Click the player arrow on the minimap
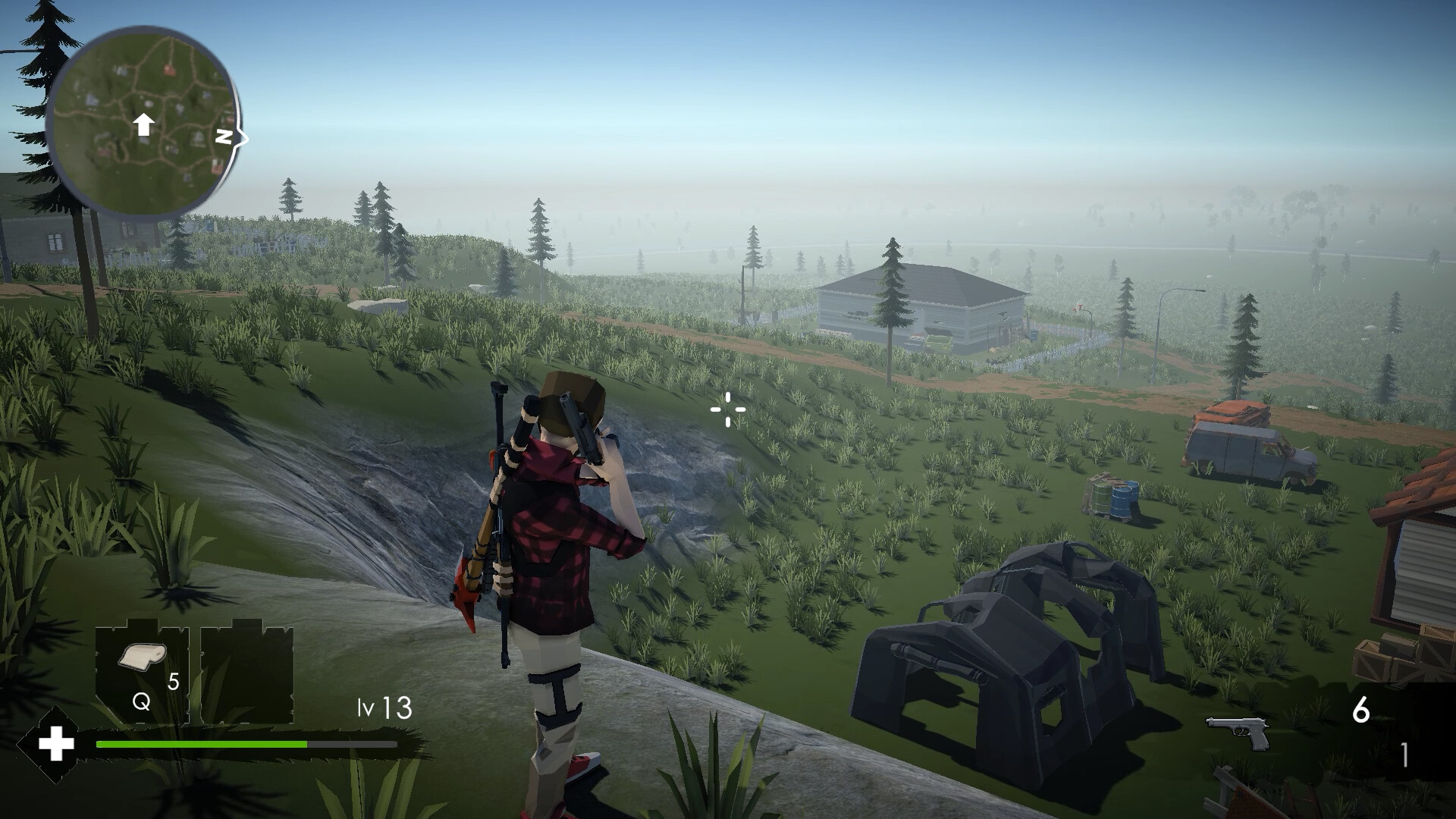The image size is (1456, 819). (x=144, y=123)
